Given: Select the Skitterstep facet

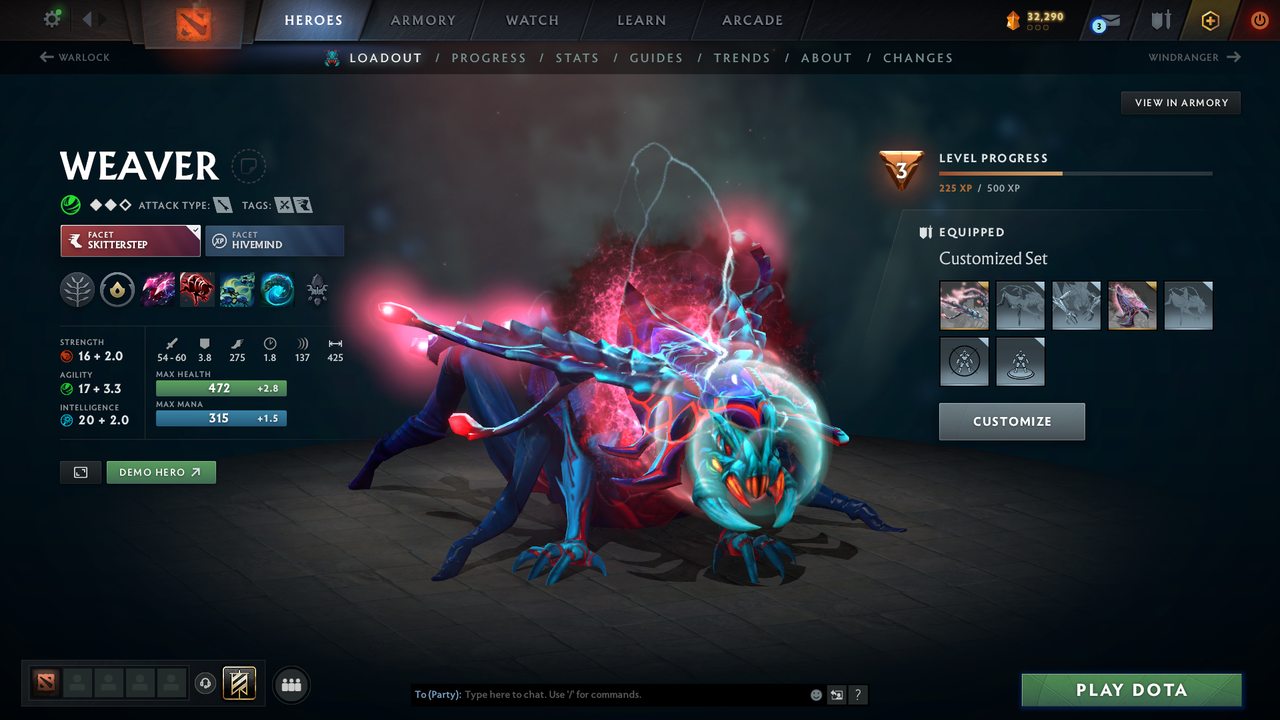Looking at the screenshot, I should coord(130,240).
